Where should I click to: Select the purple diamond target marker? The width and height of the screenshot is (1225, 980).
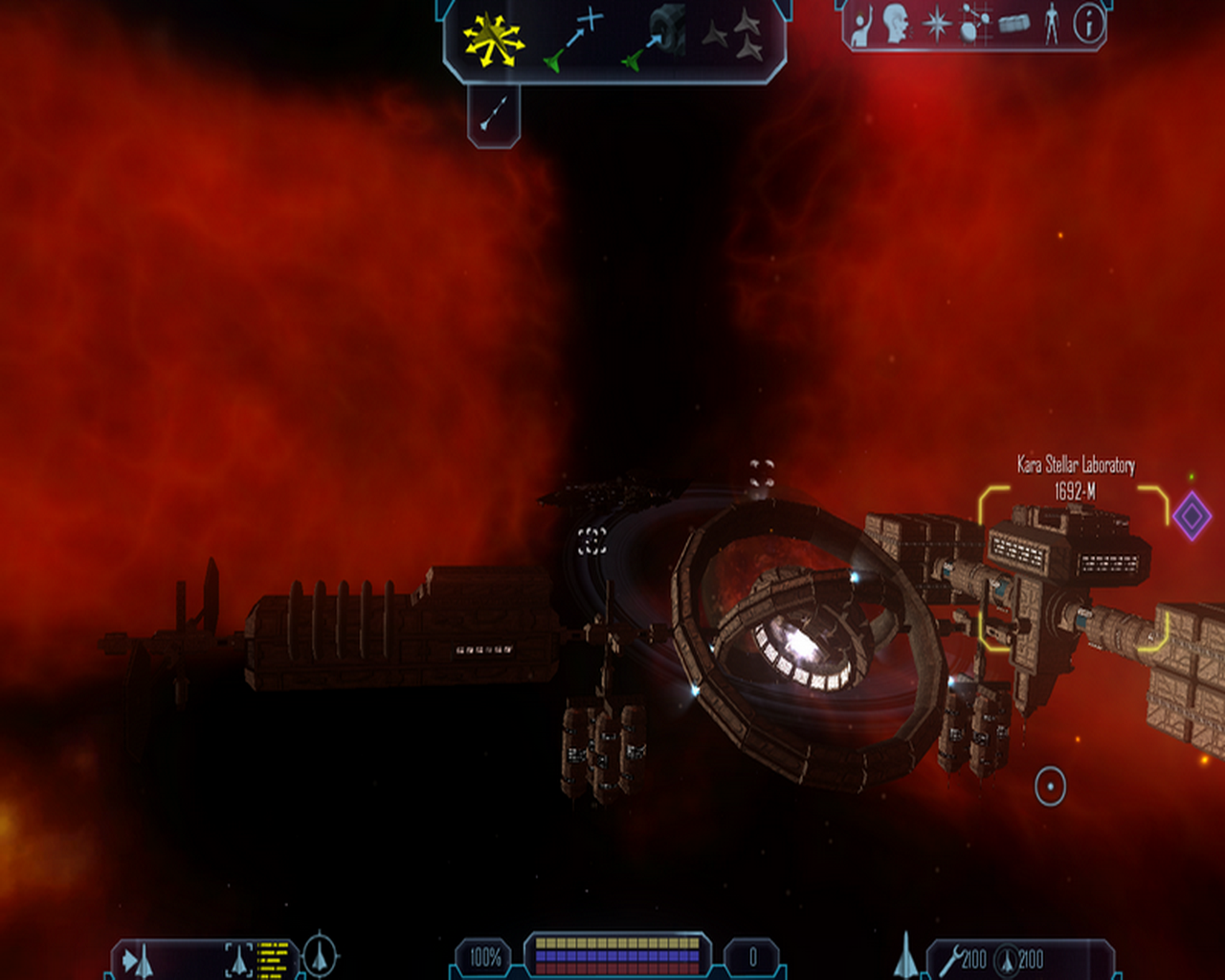pyautogui.click(x=1192, y=517)
